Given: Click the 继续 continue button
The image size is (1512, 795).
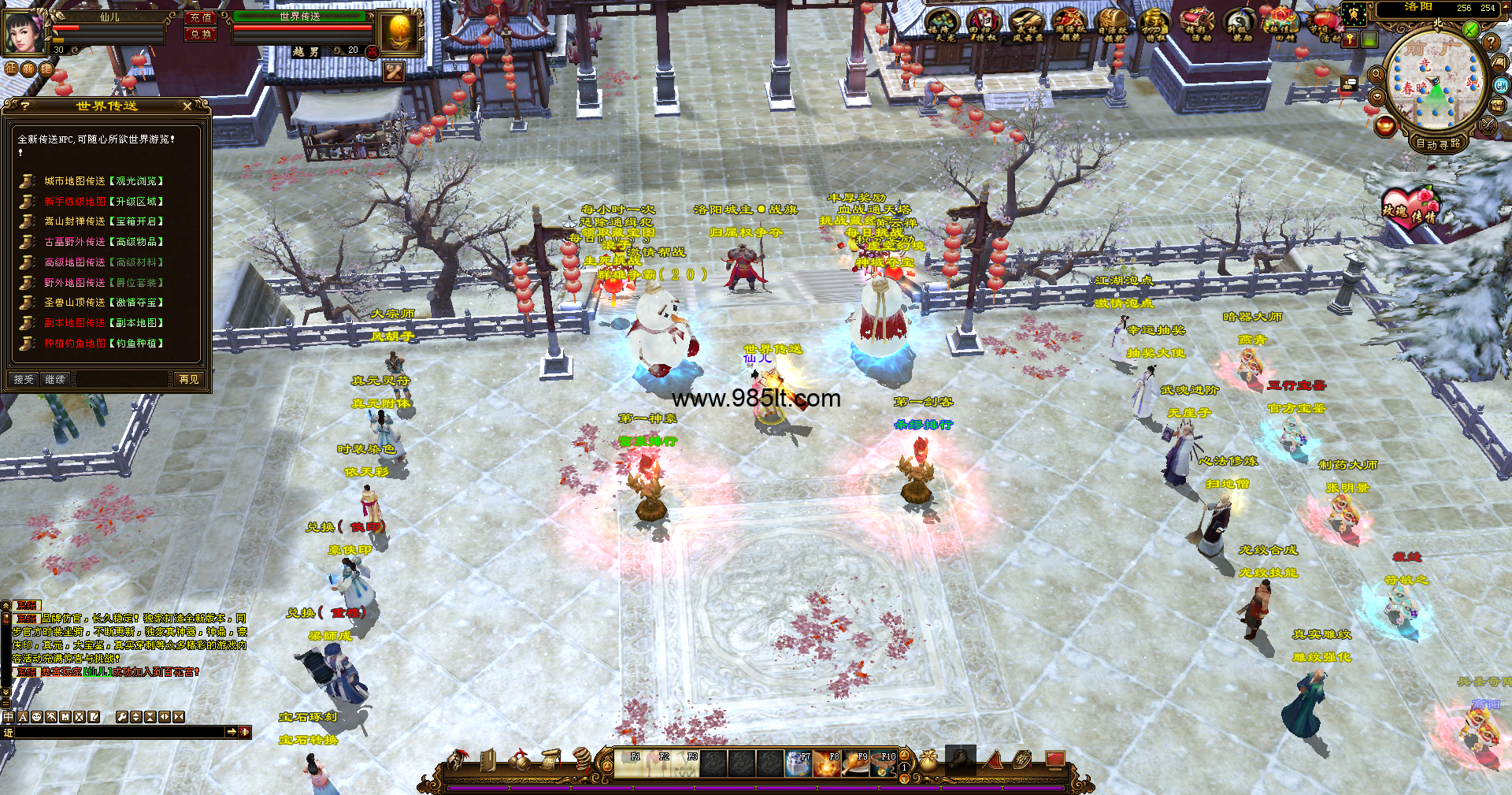Looking at the screenshot, I should [x=55, y=380].
